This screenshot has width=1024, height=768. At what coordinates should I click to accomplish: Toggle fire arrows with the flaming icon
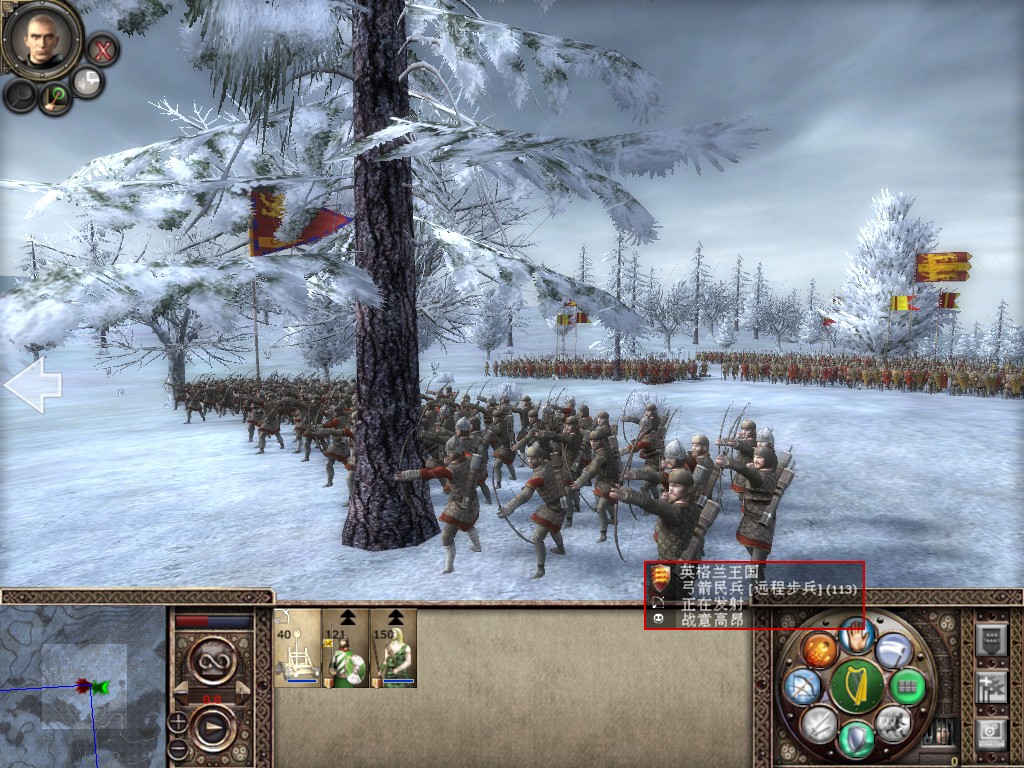pos(817,650)
